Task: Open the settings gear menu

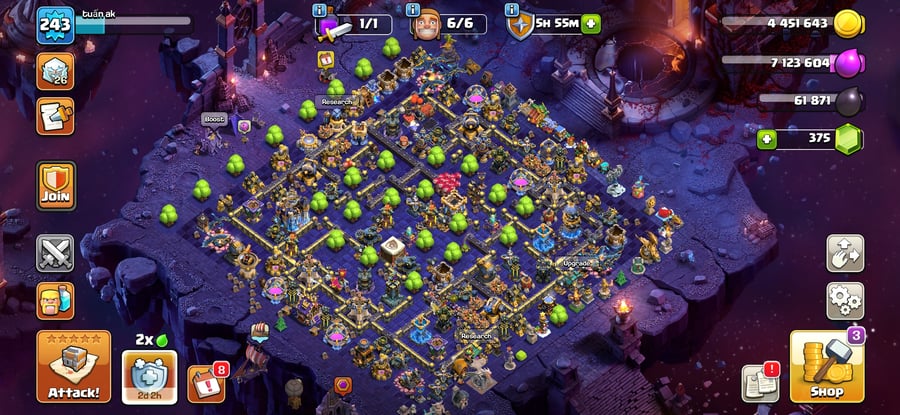Action: click(x=845, y=299)
